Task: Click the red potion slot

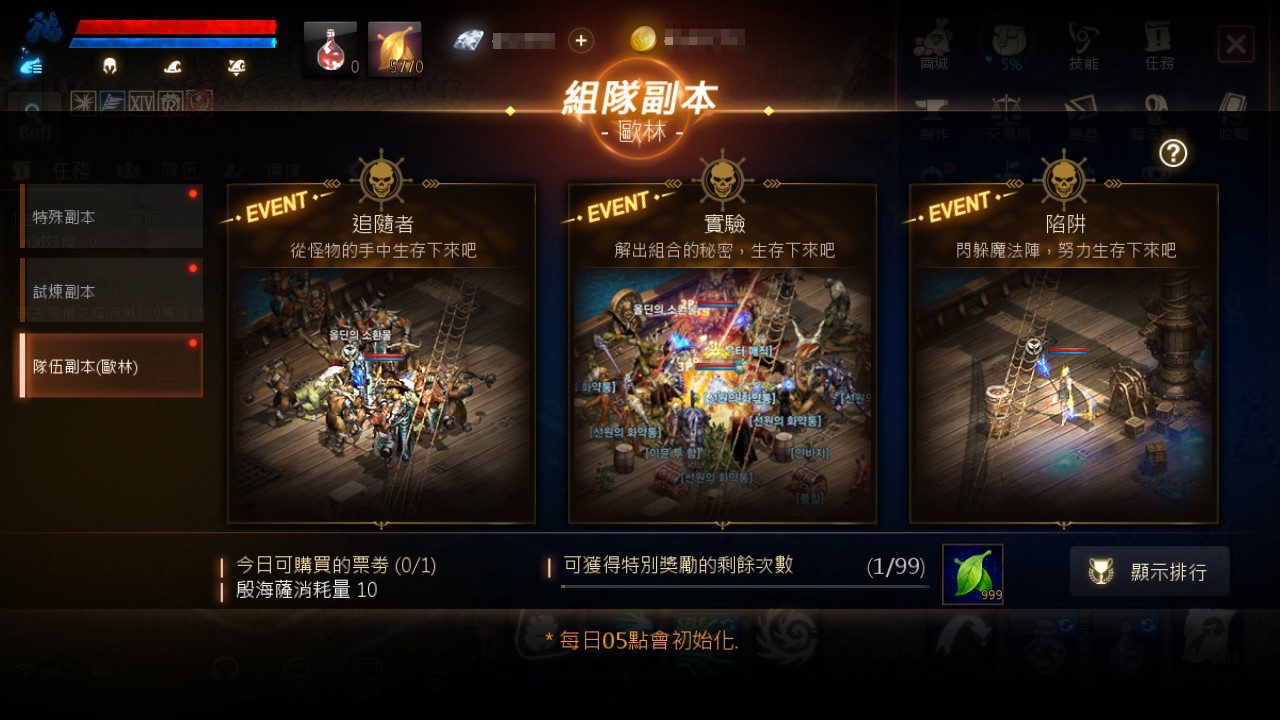Action: [x=328, y=41]
